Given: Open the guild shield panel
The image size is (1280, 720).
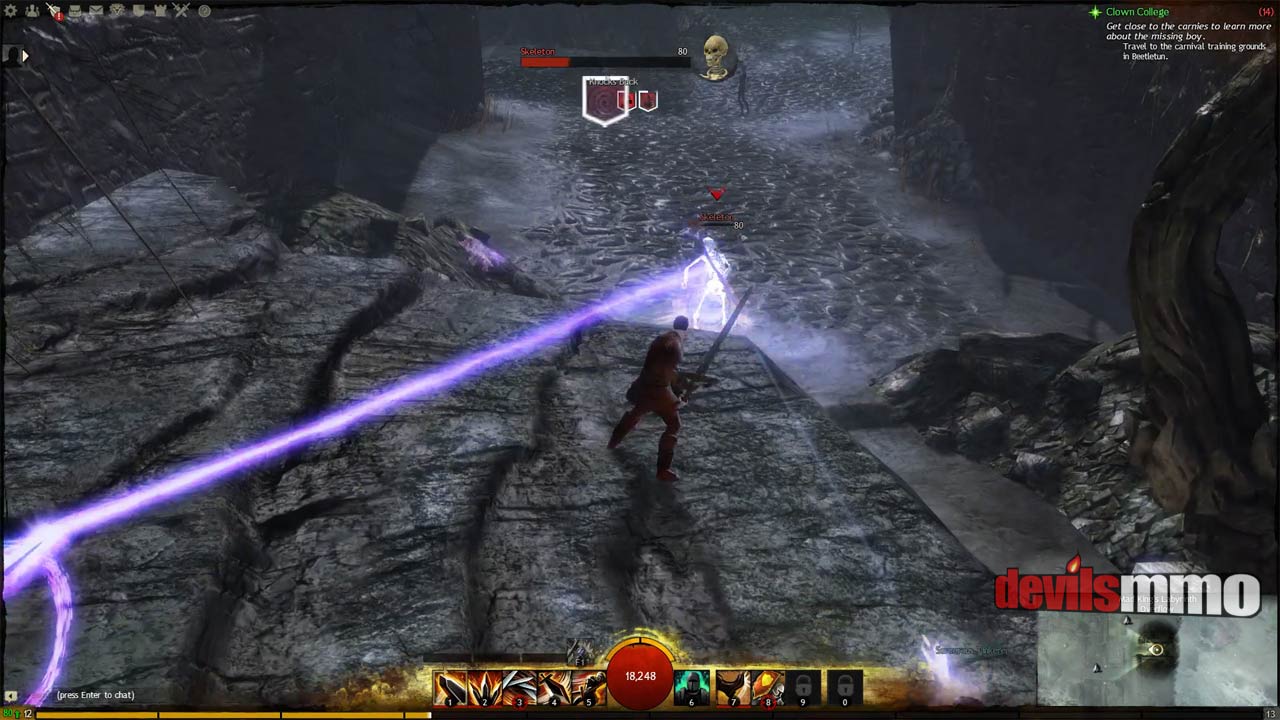Looking at the screenshot, I should 139,11.
